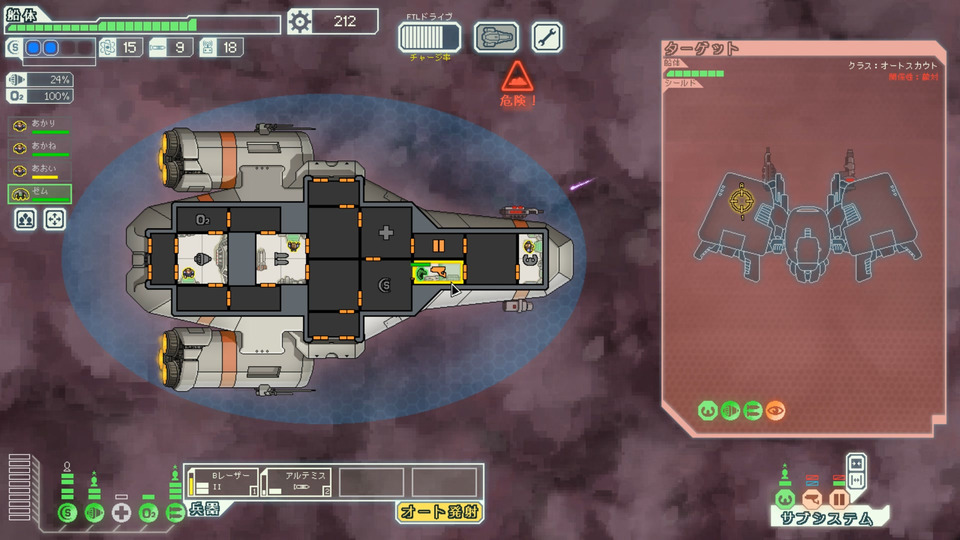Engage the FTL drive jump button
Screen dimensions: 960x540
(429, 37)
